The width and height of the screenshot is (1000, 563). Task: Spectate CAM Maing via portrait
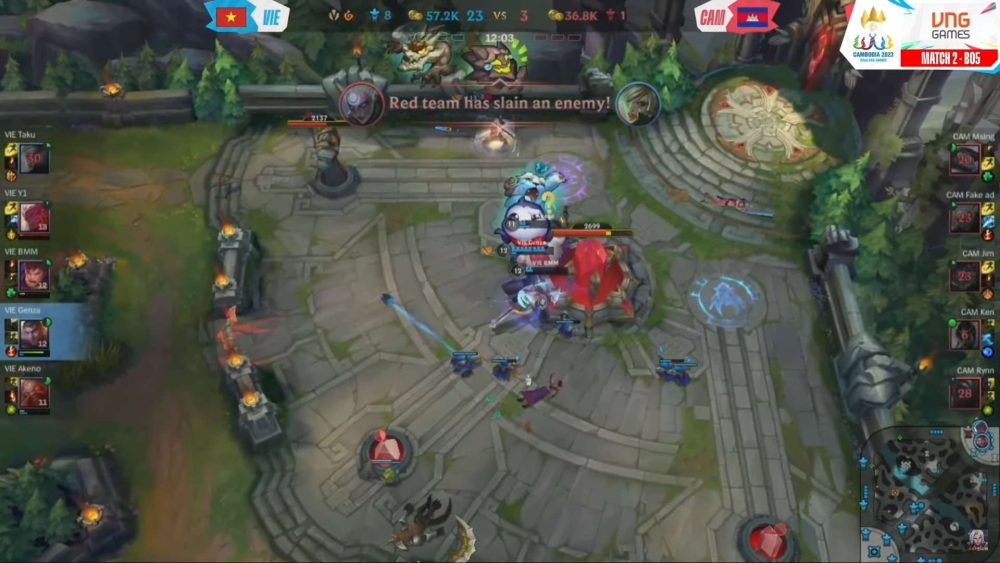click(965, 160)
